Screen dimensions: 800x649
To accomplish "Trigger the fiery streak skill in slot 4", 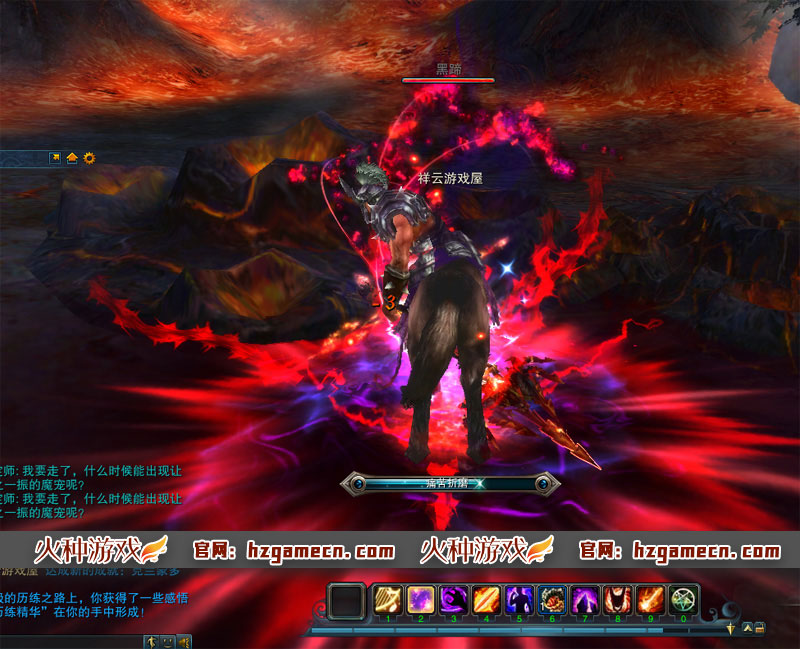I will pos(486,600).
